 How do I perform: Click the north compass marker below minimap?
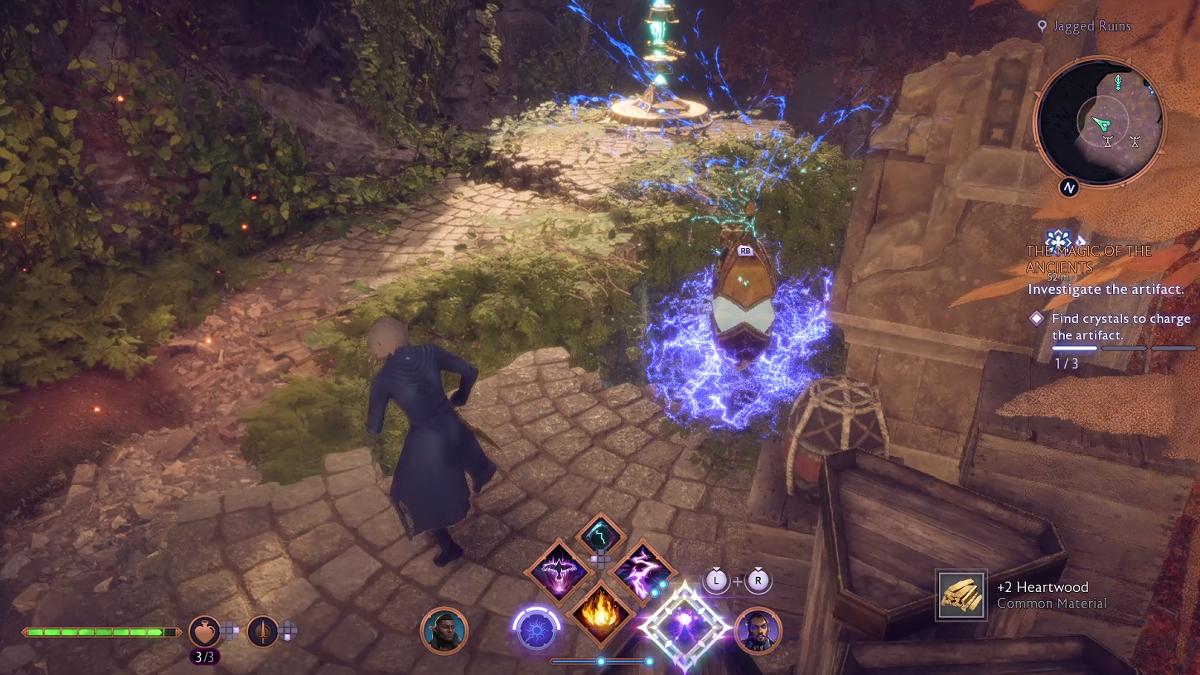(1068, 187)
